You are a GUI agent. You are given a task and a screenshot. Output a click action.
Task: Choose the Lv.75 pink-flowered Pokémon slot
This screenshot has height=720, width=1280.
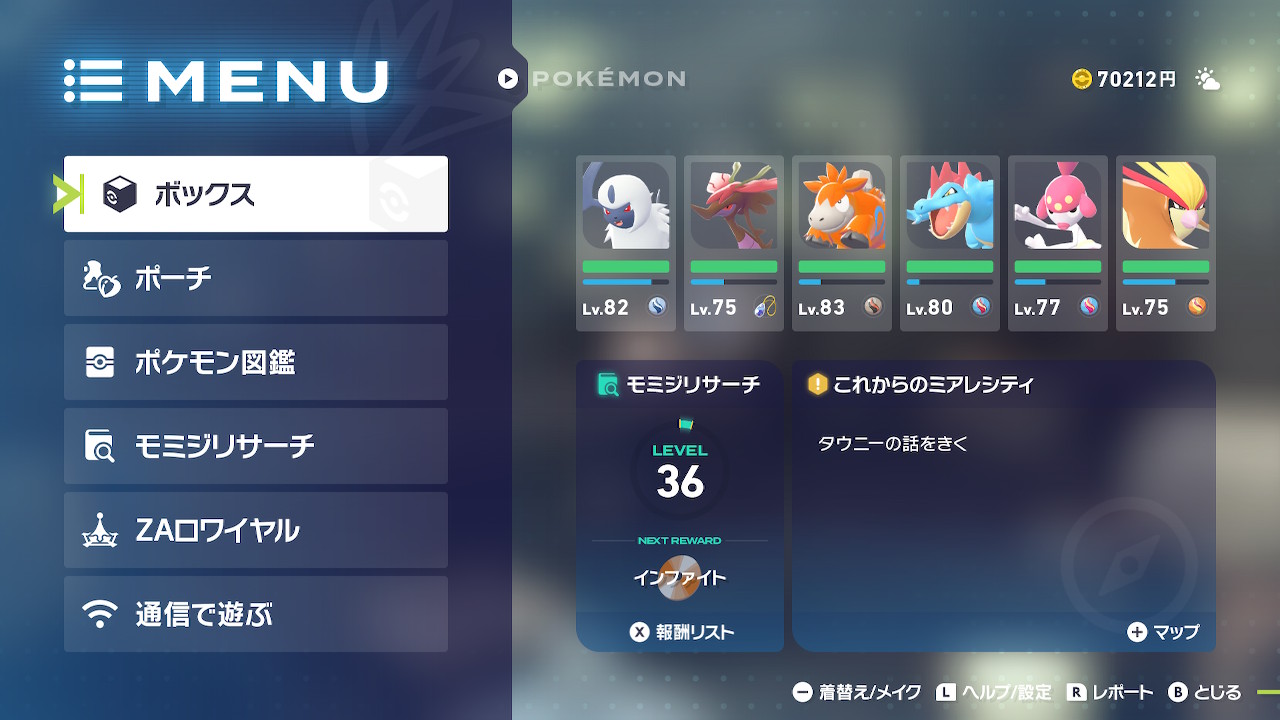(734, 243)
